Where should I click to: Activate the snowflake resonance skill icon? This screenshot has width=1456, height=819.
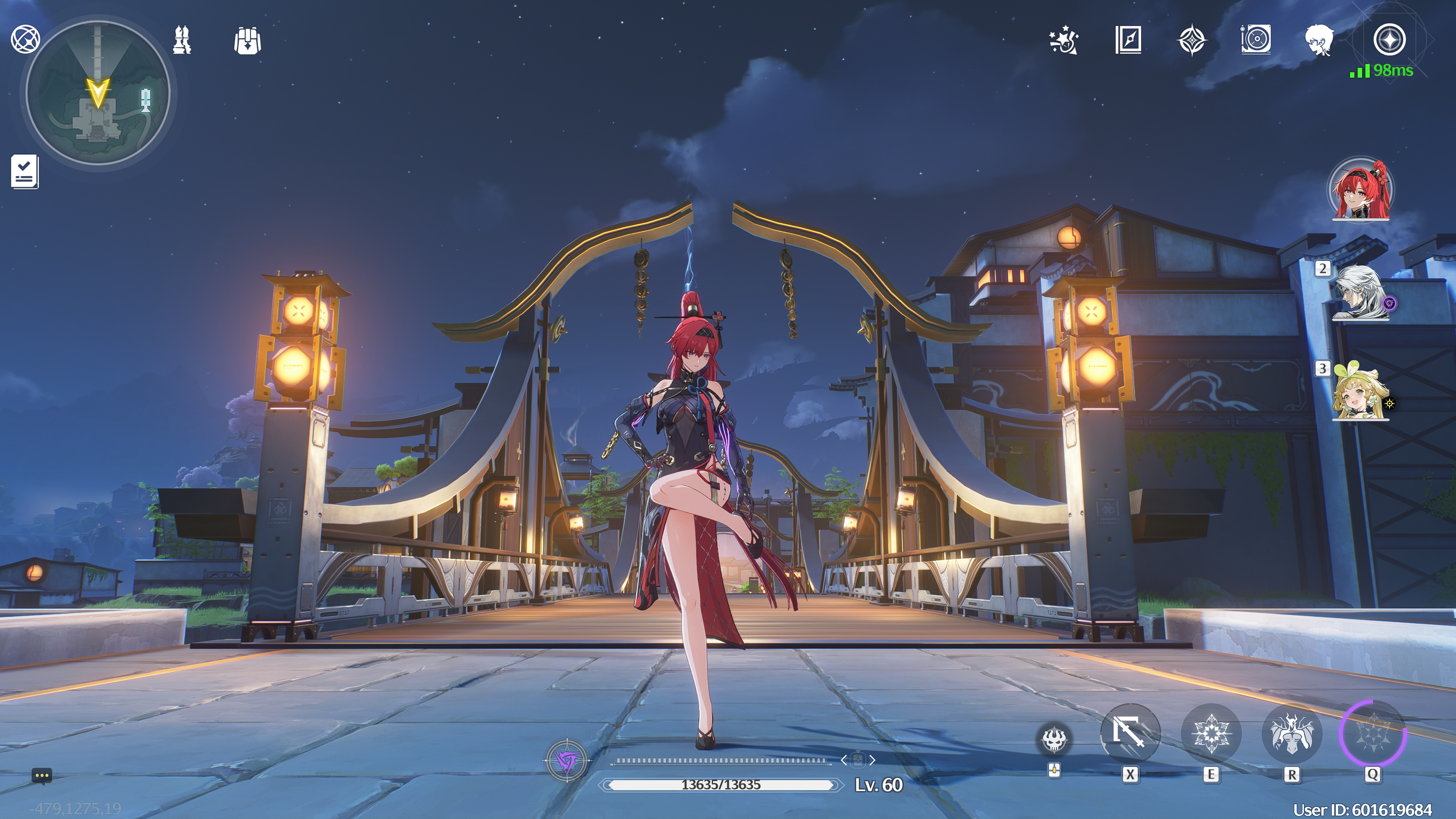pos(1211,733)
